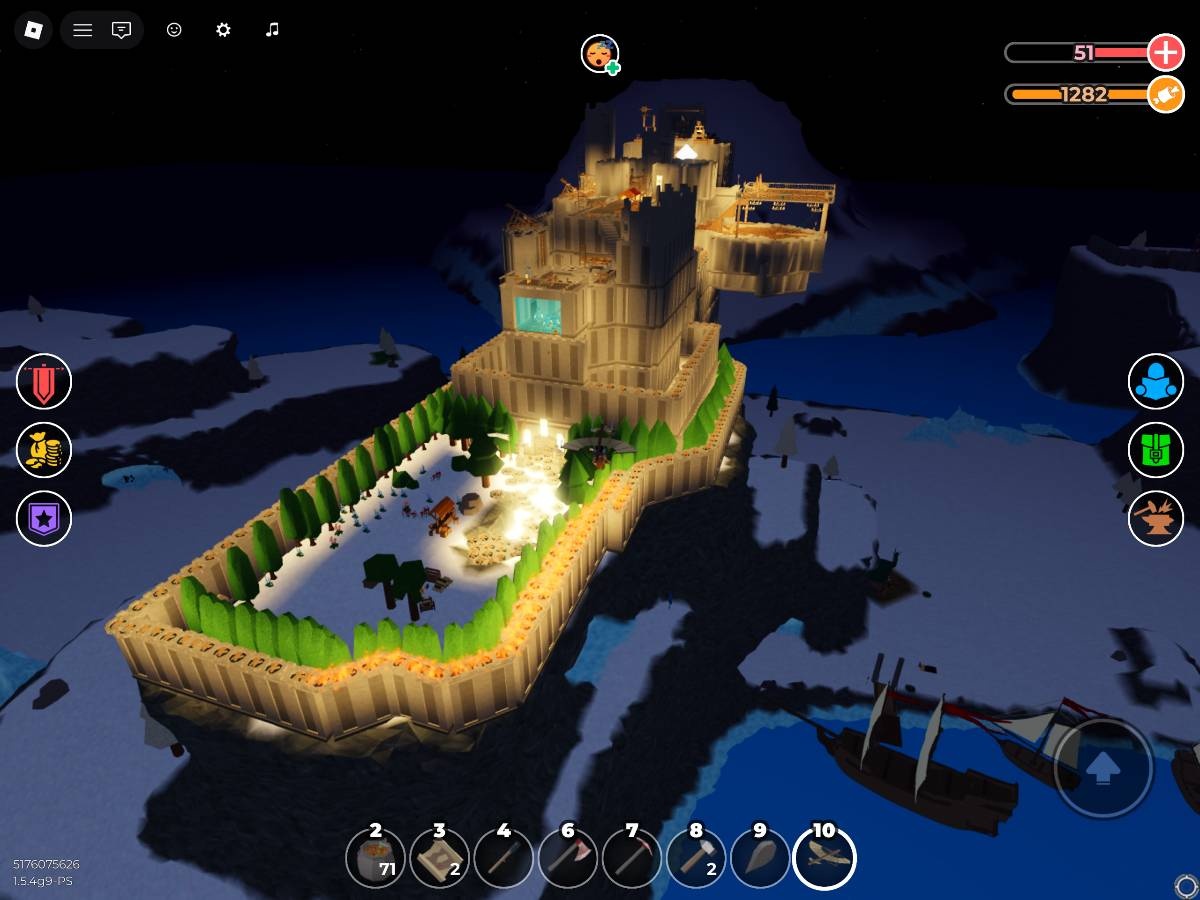The image size is (1200, 900).
Task: Toggle the music note icon
Action: click(272, 30)
